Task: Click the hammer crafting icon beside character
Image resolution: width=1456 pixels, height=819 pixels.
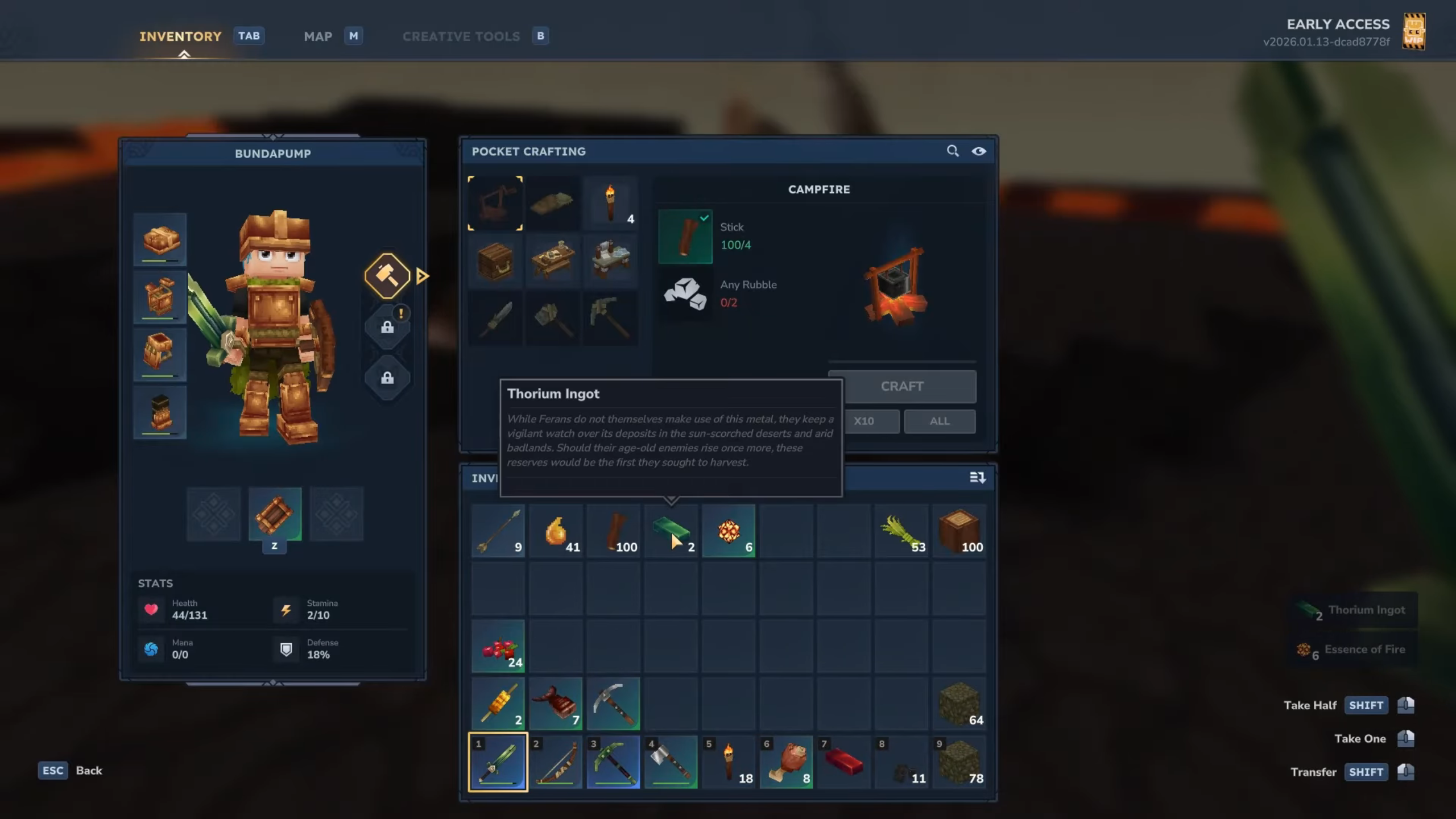Action: pyautogui.click(x=387, y=276)
